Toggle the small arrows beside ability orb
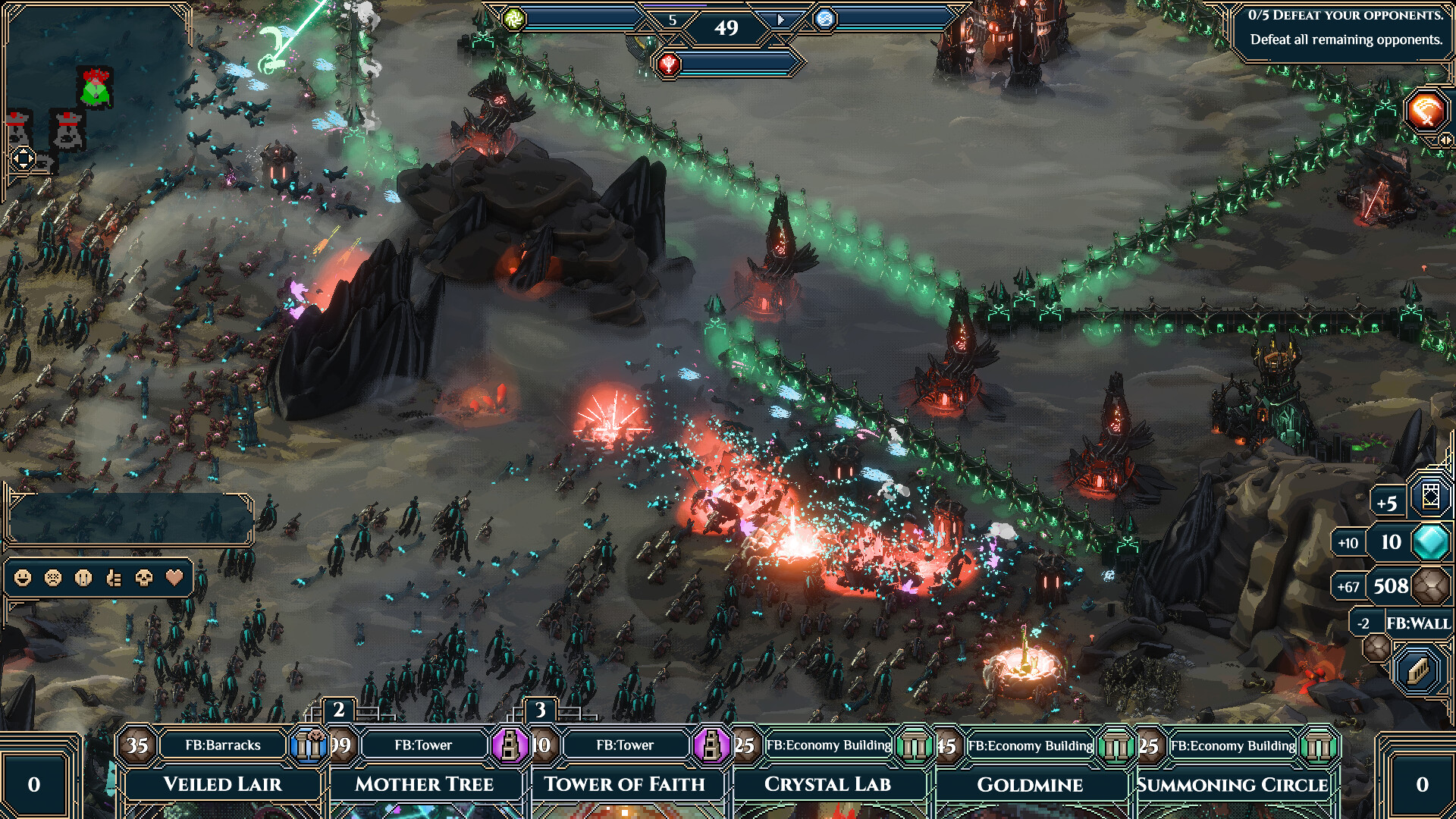This screenshot has height=819, width=1456. point(1446,140)
